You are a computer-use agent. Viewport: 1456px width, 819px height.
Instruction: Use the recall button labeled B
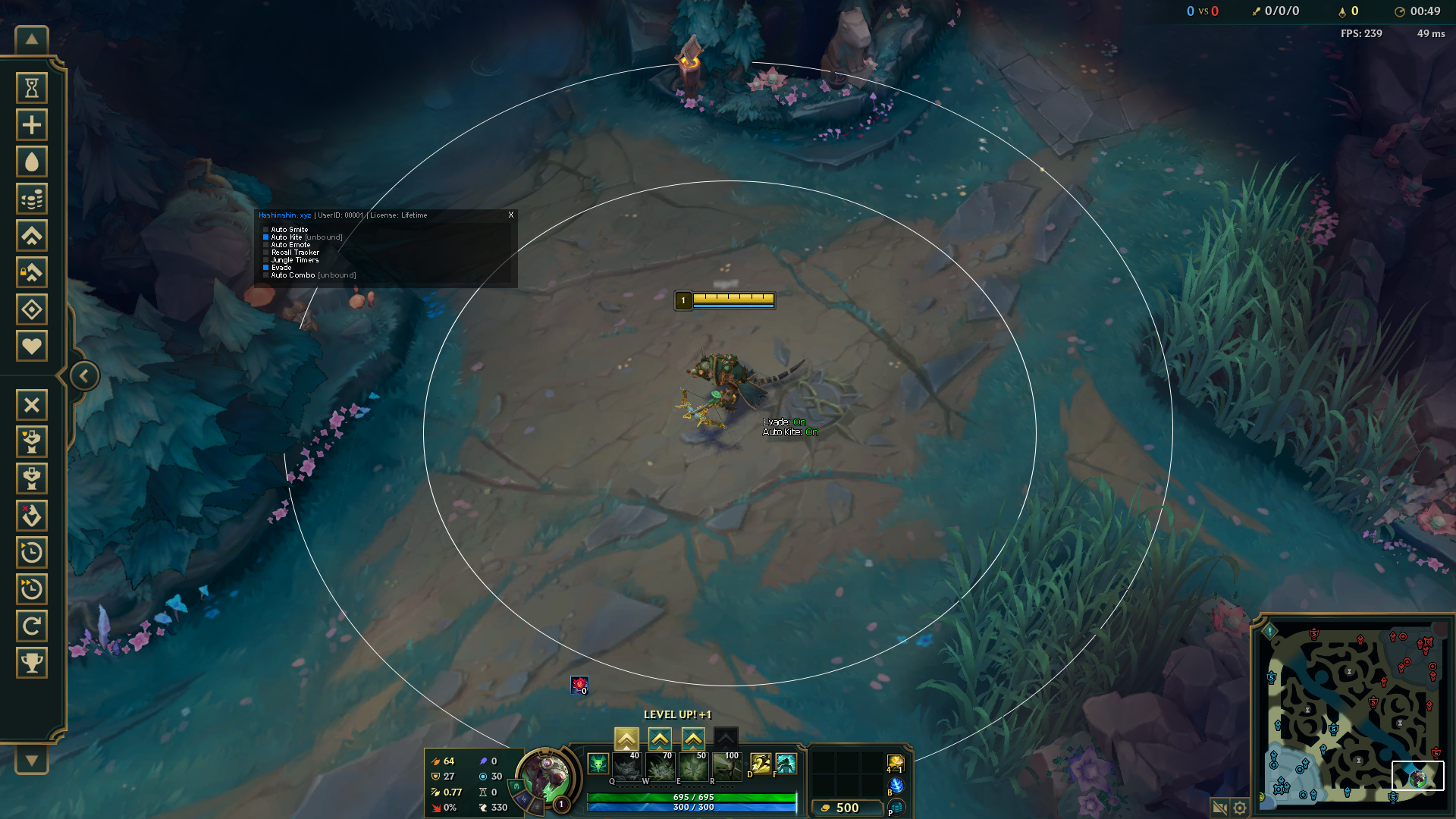(896, 786)
